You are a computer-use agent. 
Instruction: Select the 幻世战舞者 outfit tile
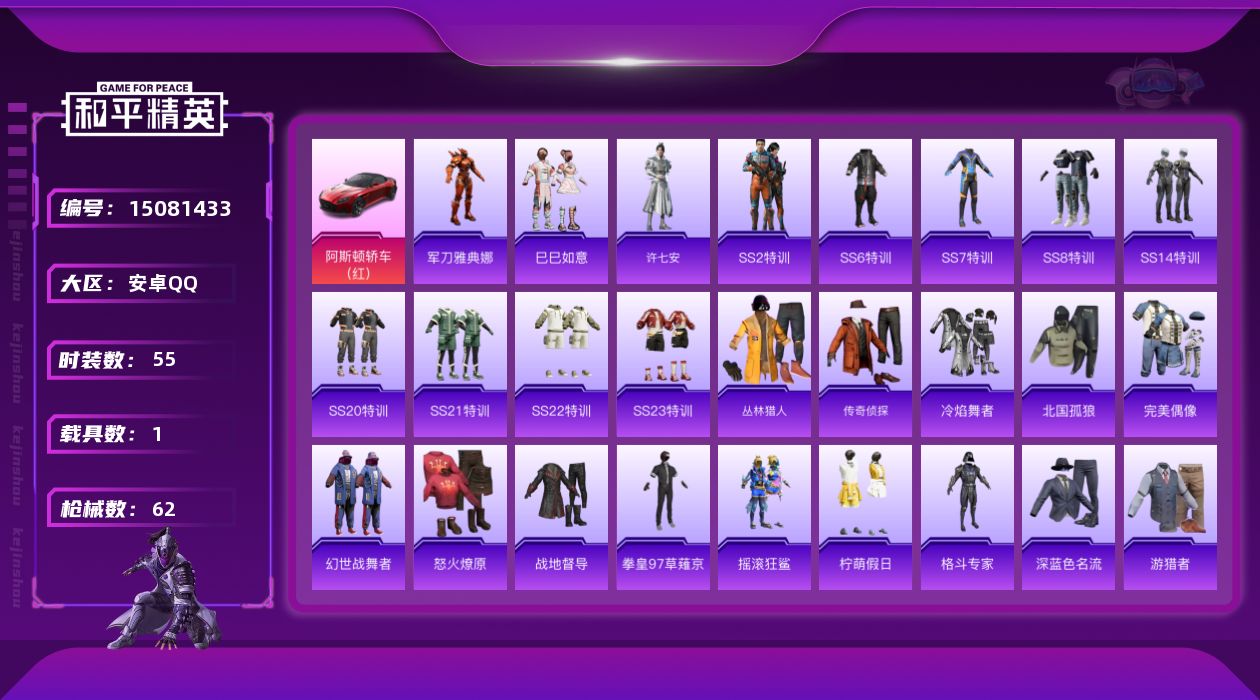click(358, 517)
